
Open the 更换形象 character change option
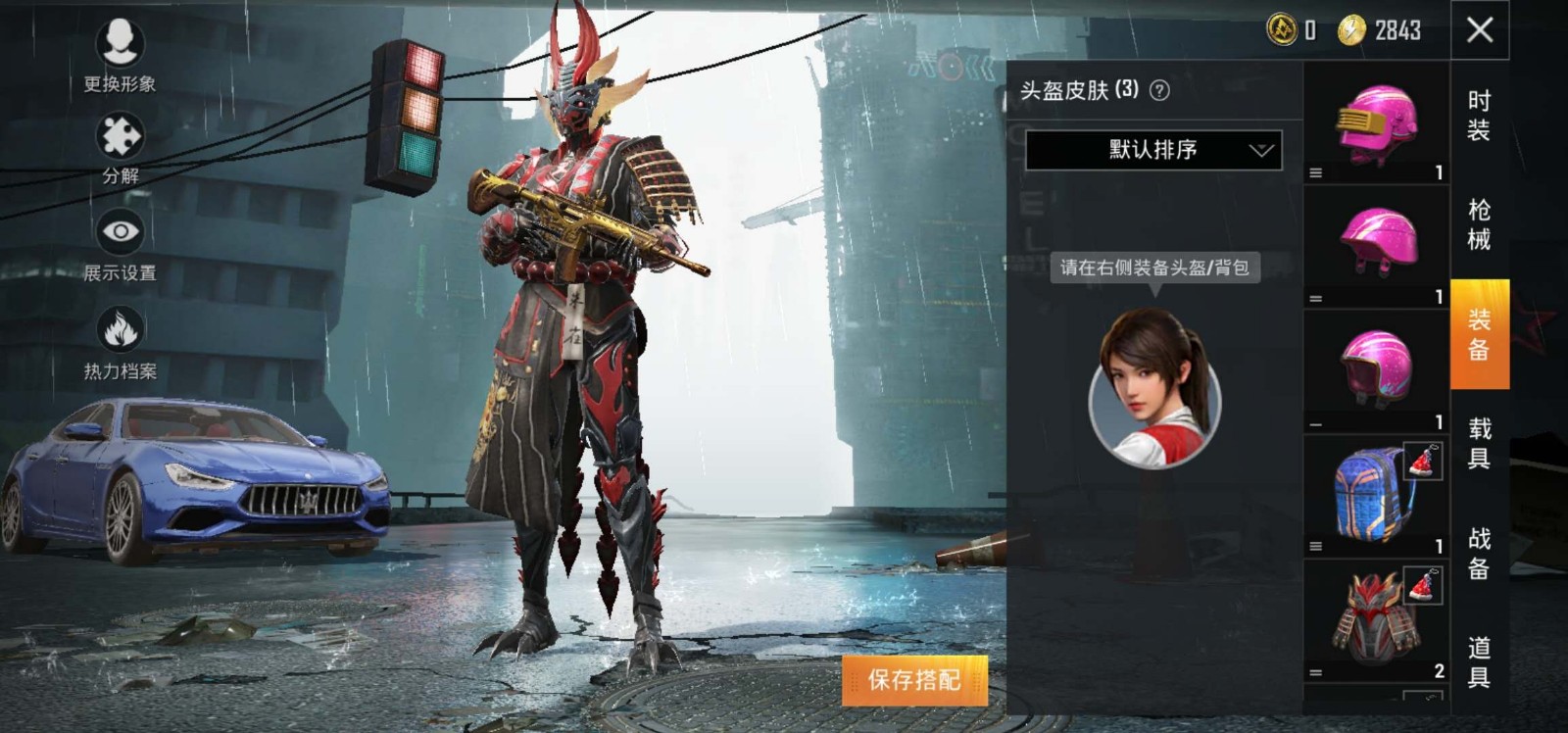(x=120, y=44)
